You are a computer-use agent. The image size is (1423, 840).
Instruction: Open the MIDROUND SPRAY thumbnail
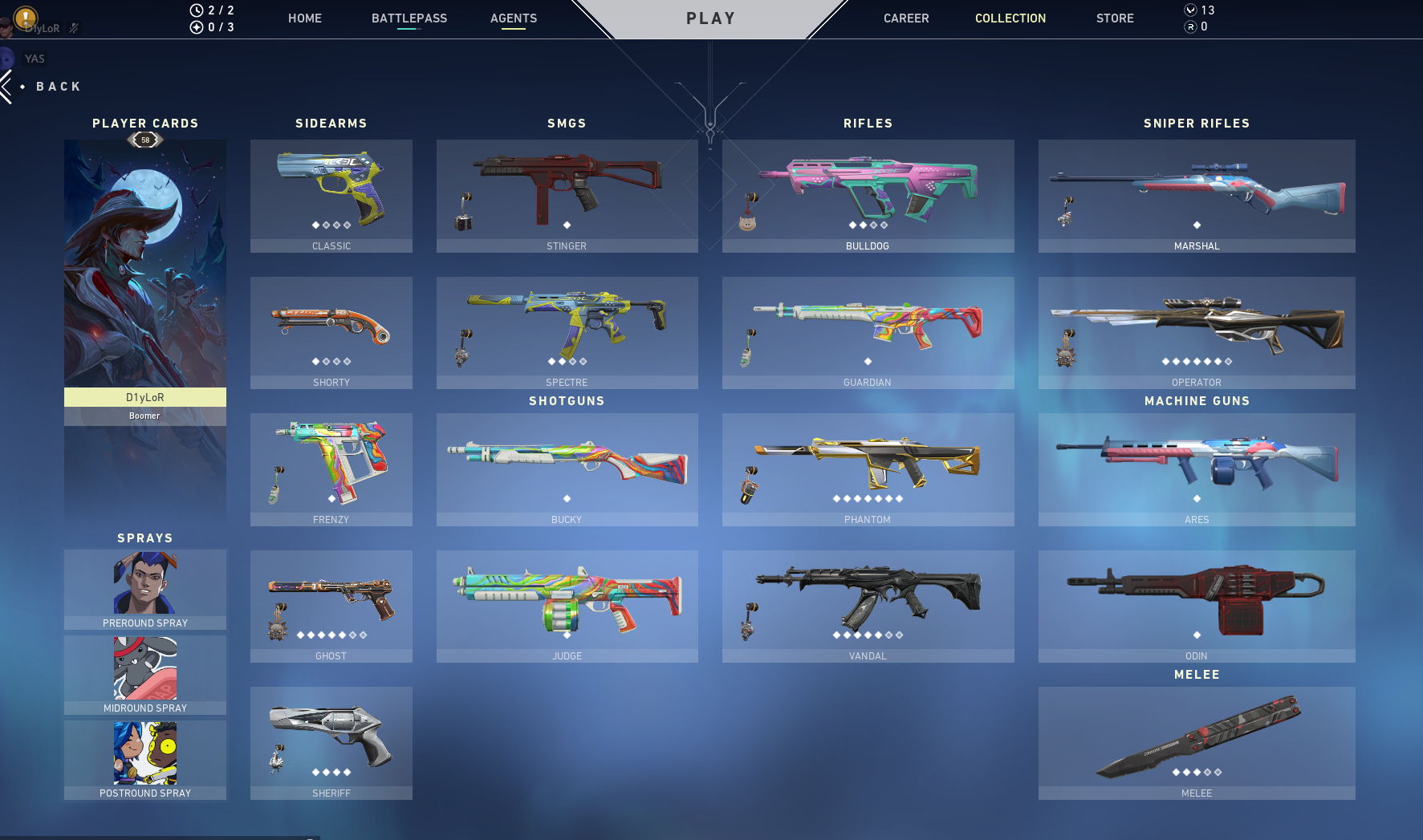(144, 666)
